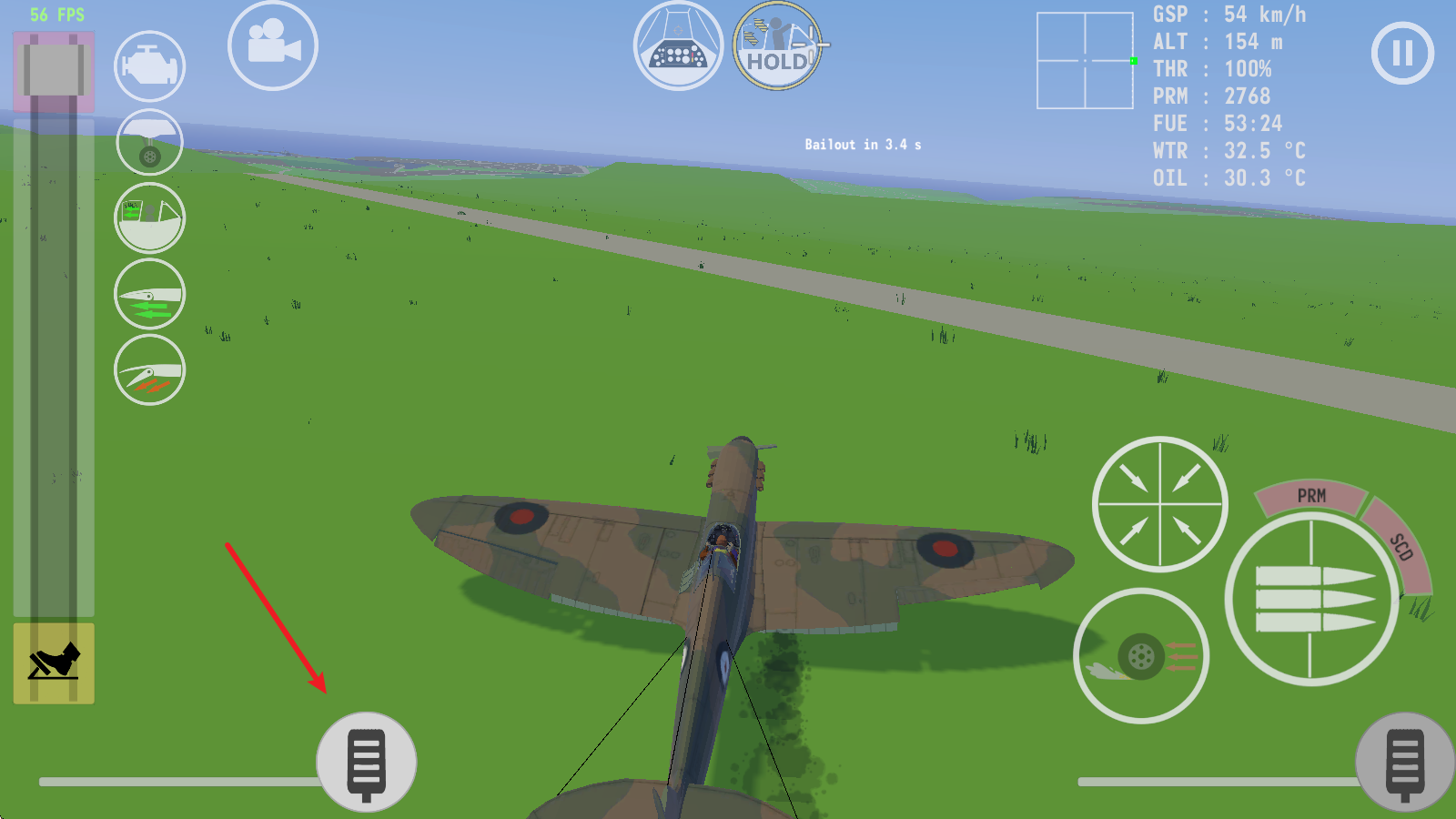Raise the landing gear
Screen dimensions: 1456x819
tap(148, 141)
